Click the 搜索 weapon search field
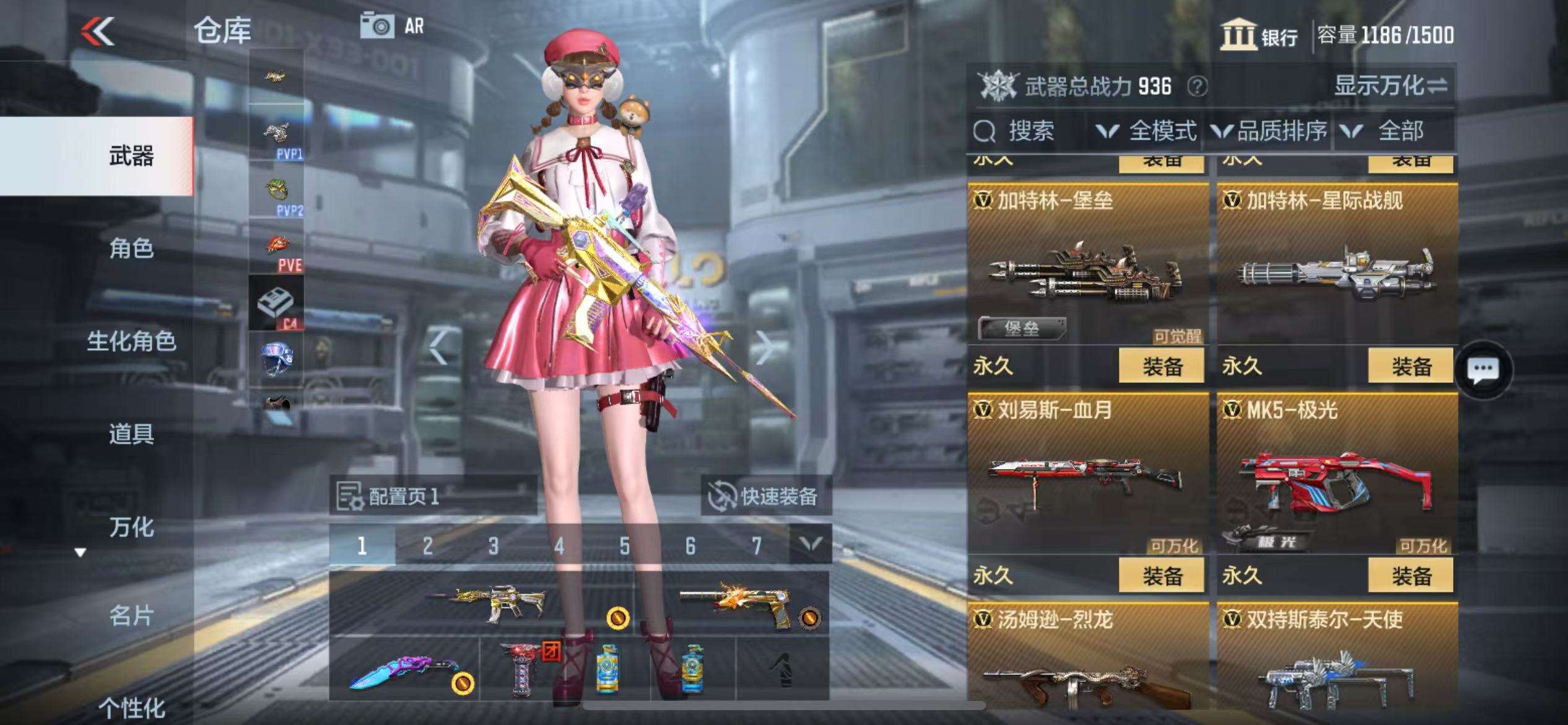Screen dimensions: 1568x725 click(x=1029, y=131)
